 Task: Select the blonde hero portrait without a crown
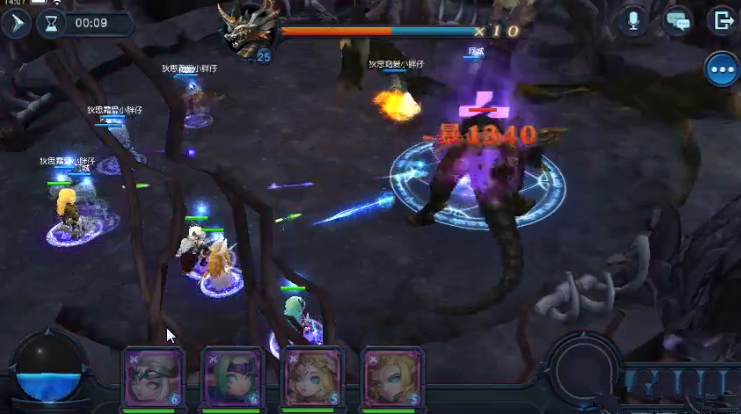click(389, 377)
